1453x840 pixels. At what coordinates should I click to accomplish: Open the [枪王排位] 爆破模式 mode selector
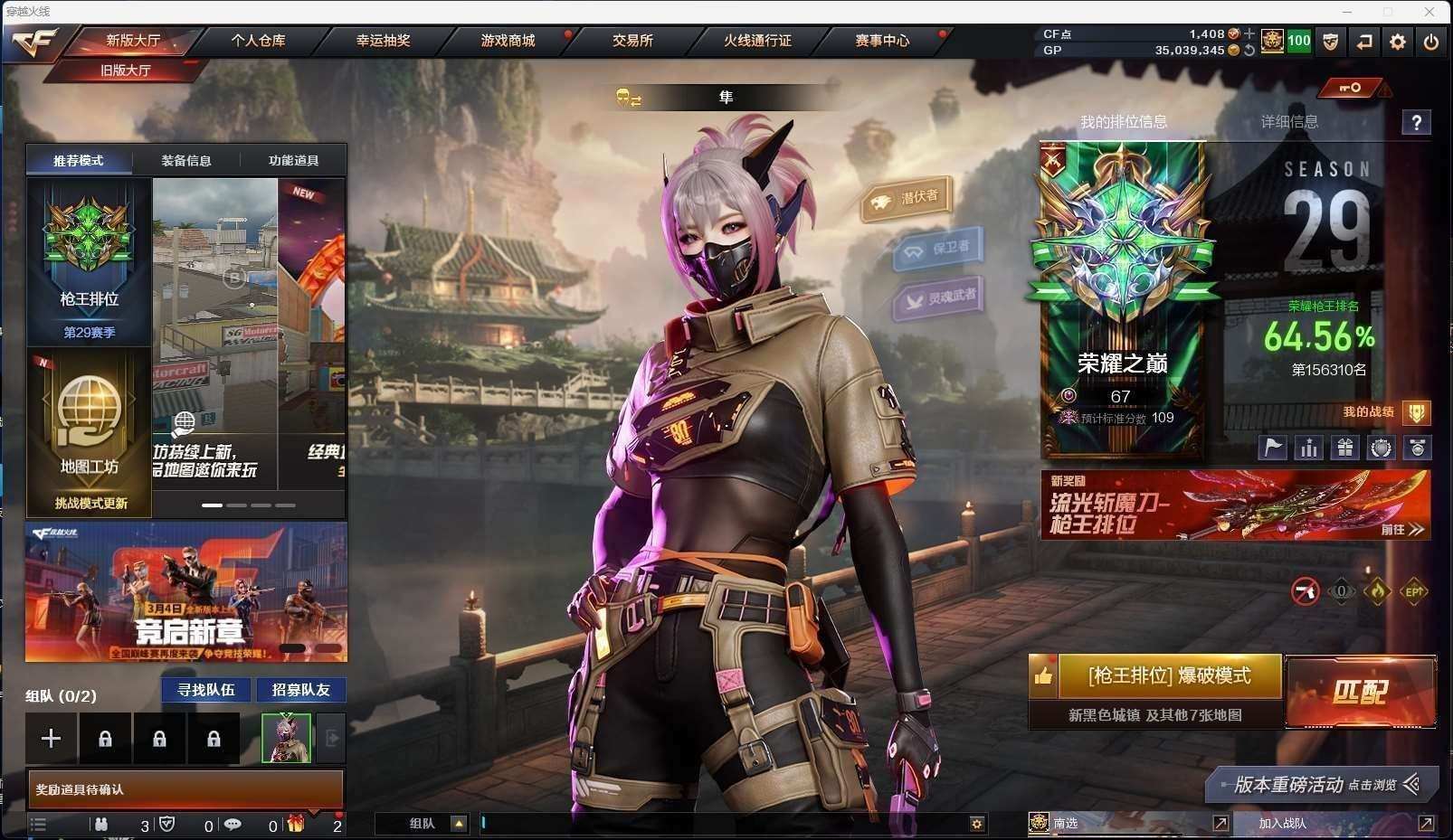(x=1169, y=676)
